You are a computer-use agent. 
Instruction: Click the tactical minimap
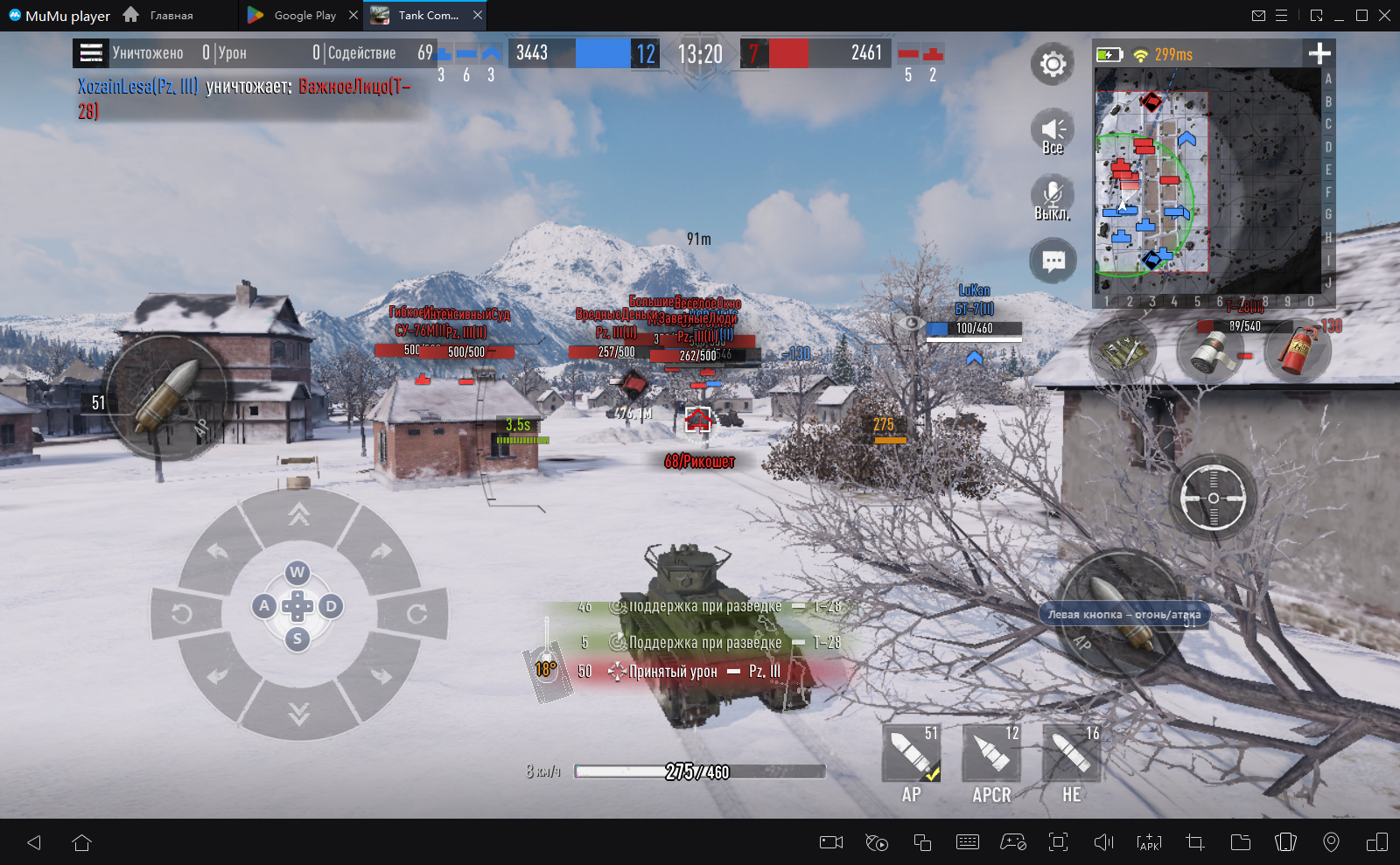click(x=1207, y=181)
